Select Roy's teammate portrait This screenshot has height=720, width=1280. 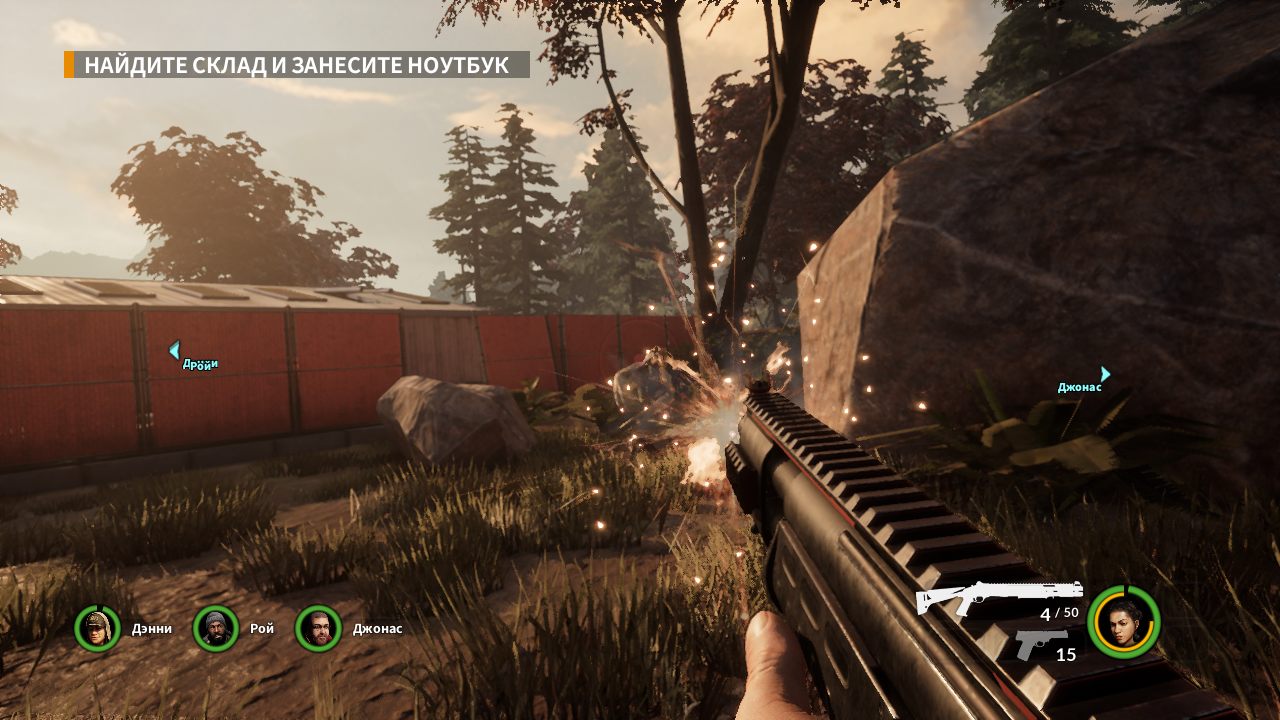(216, 628)
